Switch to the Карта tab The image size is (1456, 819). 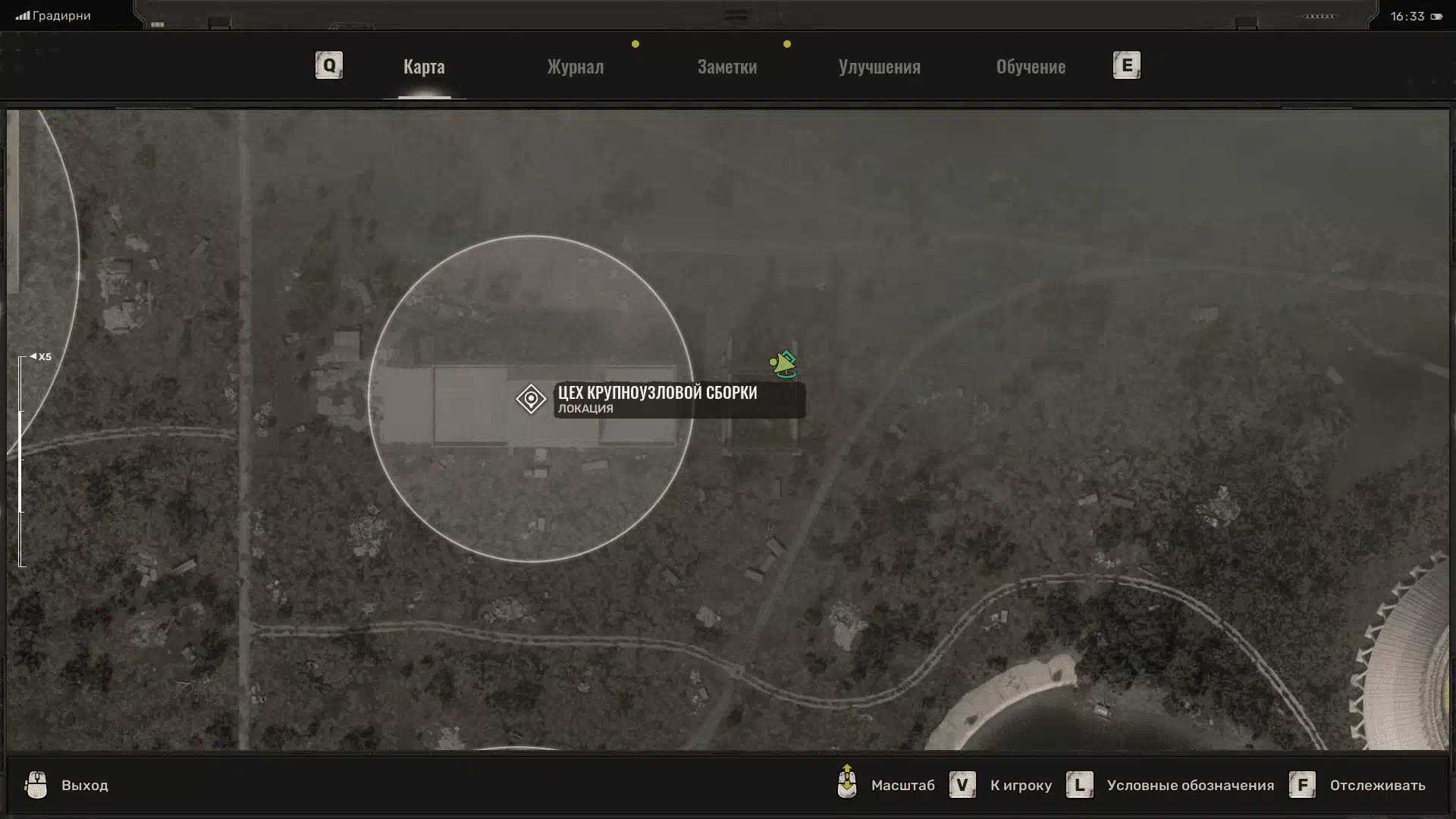(424, 67)
